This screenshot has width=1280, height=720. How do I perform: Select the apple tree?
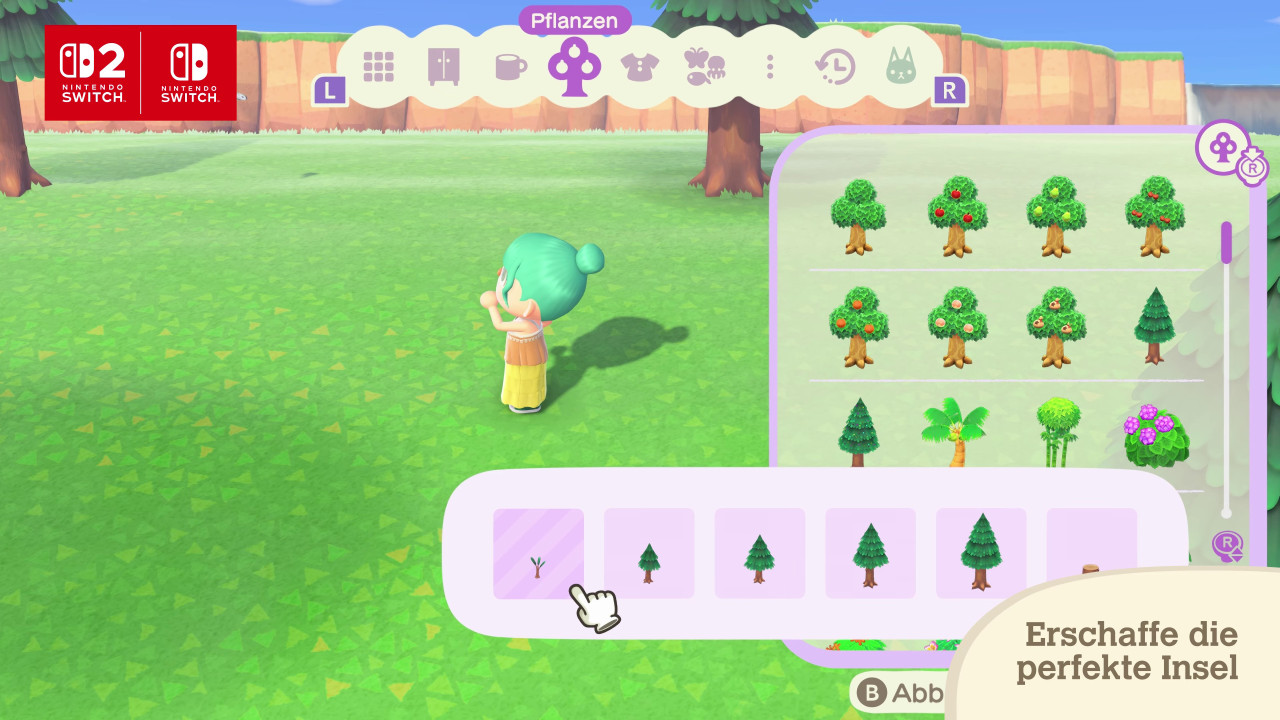957,216
